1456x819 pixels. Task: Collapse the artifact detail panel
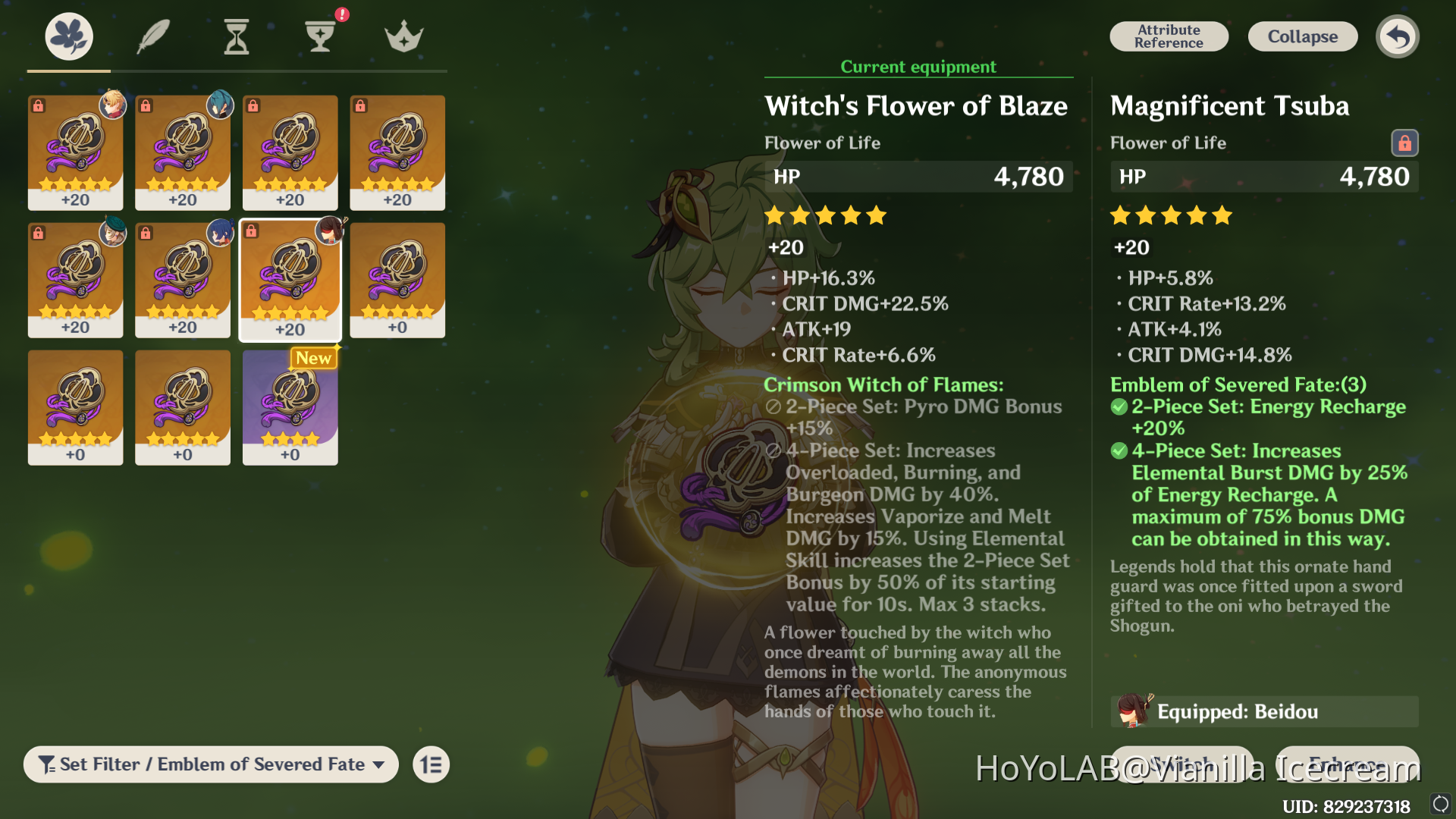[x=1302, y=36]
